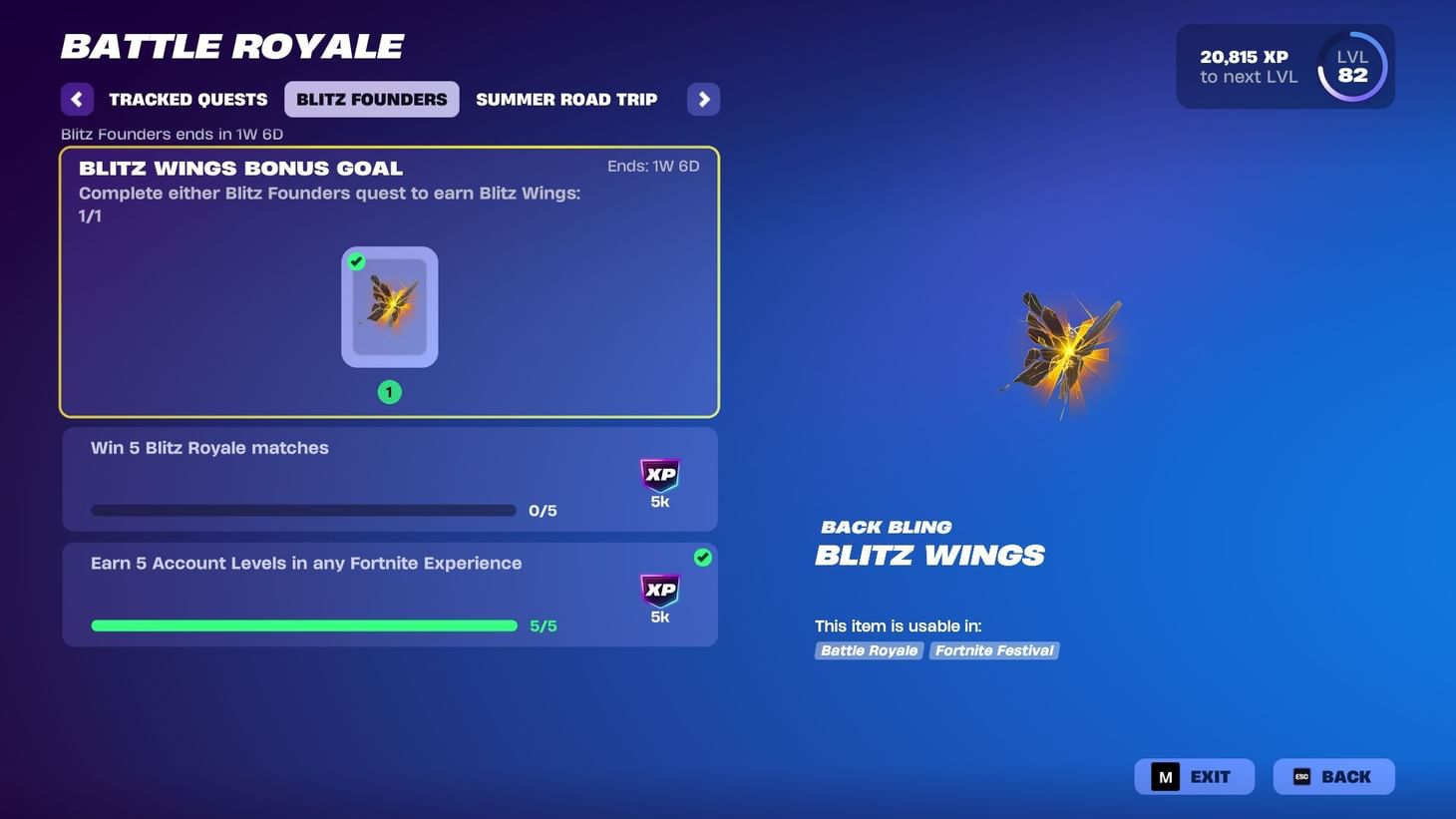Click the Blitz Wings reward thumbnail with checkmark
Image resolution: width=1456 pixels, height=819 pixels.
click(x=389, y=306)
